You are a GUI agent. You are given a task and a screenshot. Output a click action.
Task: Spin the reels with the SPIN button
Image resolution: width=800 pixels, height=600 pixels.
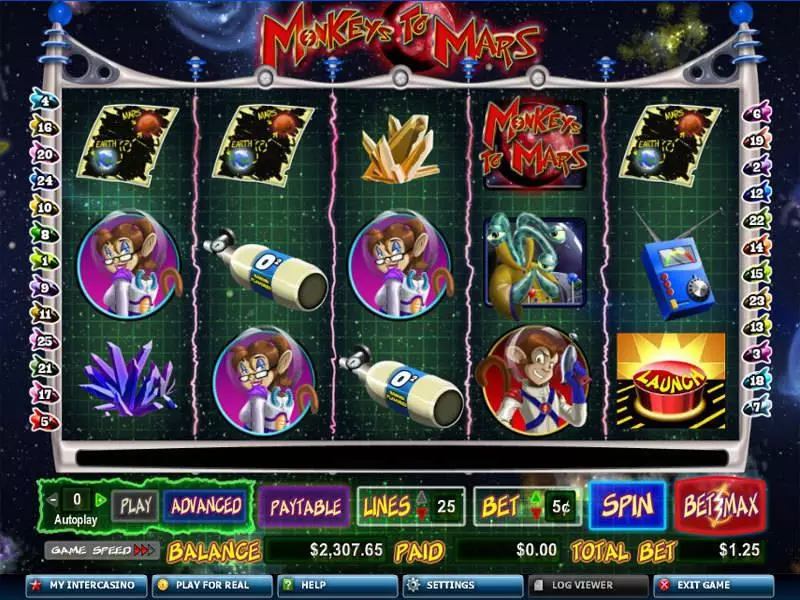pyautogui.click(x=627, y=505)
